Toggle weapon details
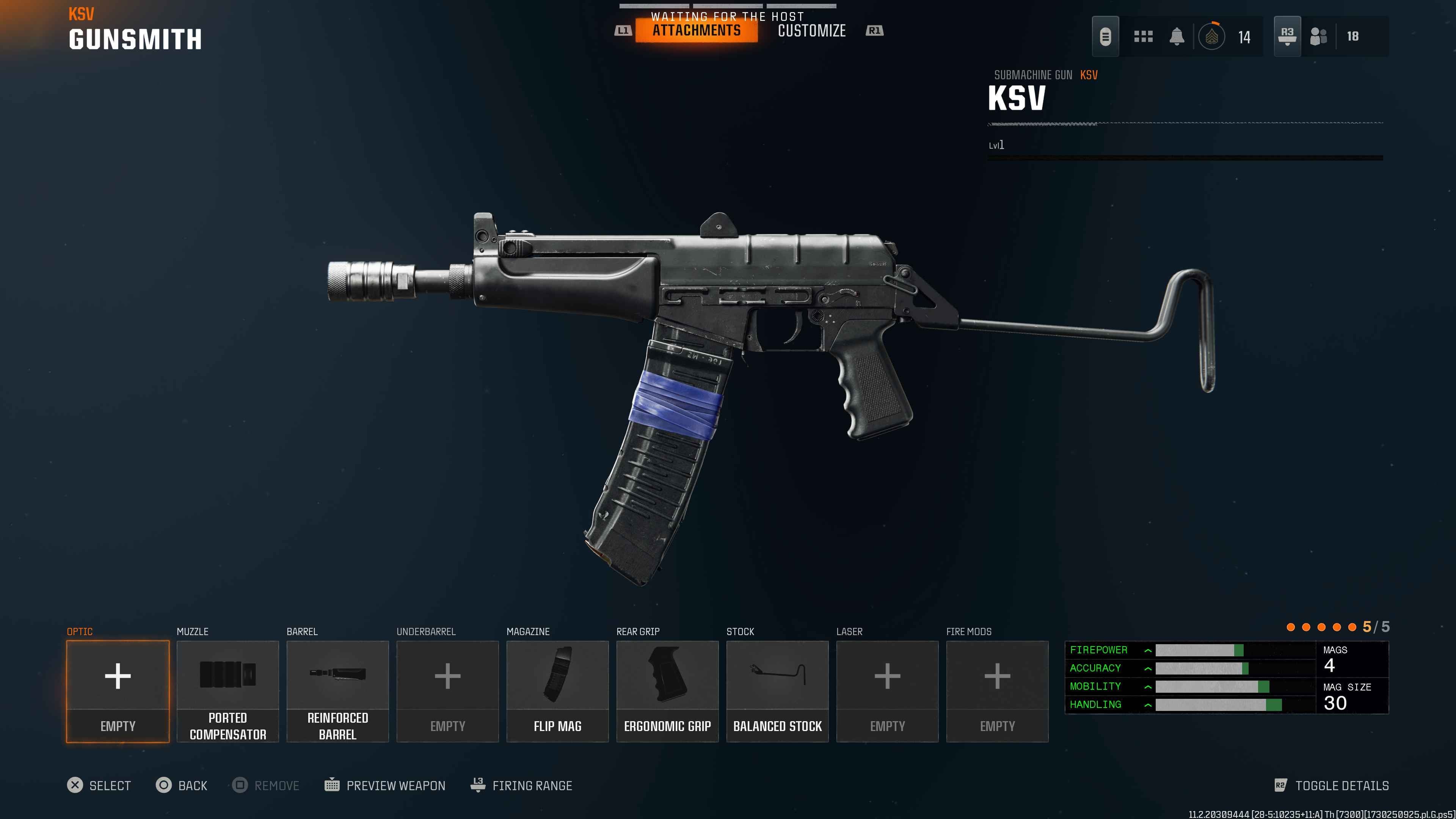This screenshot has width=1456, height=819. [1332, 785]
